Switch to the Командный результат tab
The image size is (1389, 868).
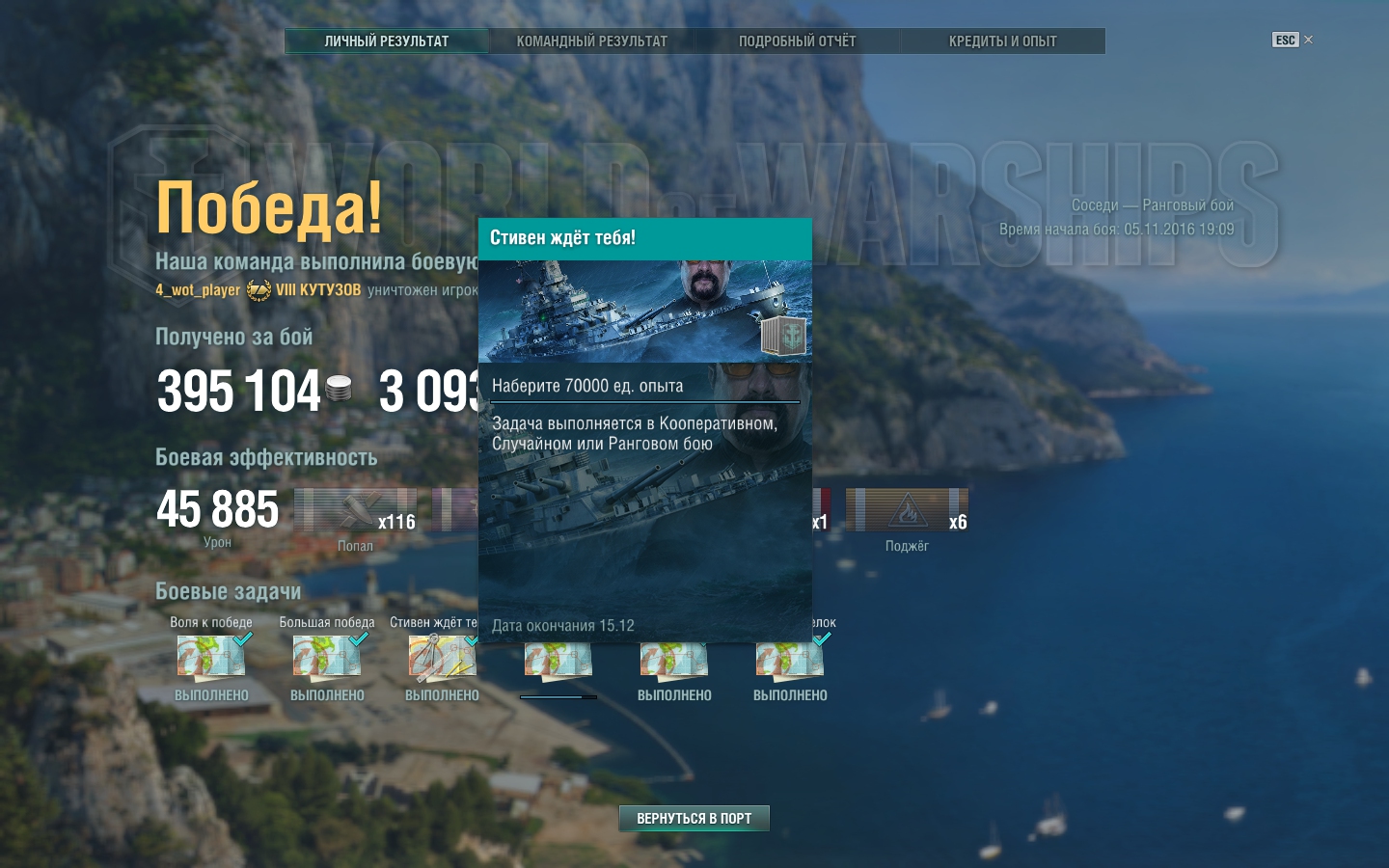coord(591,41)
